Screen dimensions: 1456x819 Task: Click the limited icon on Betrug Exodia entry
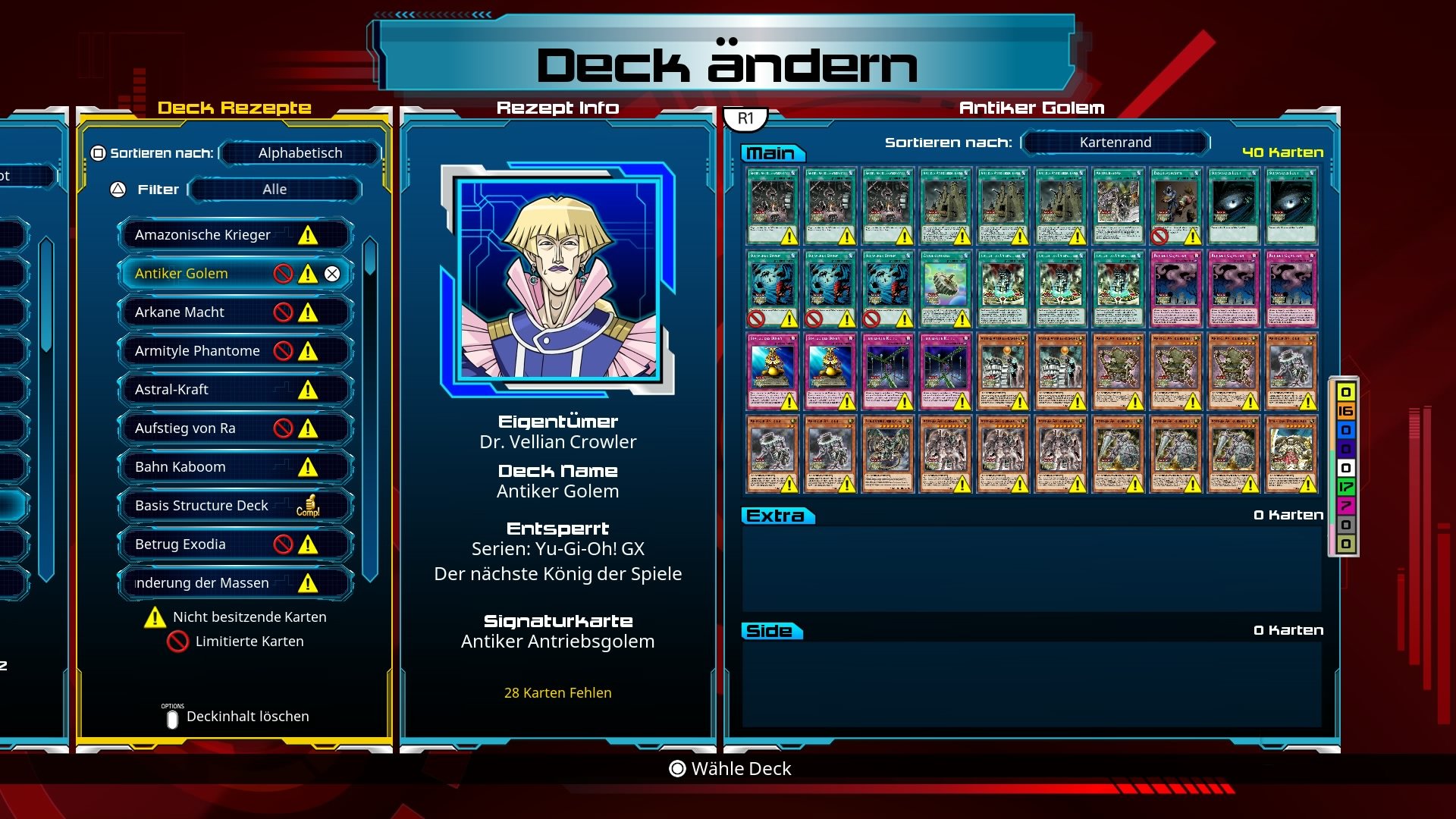pos(284,544)
